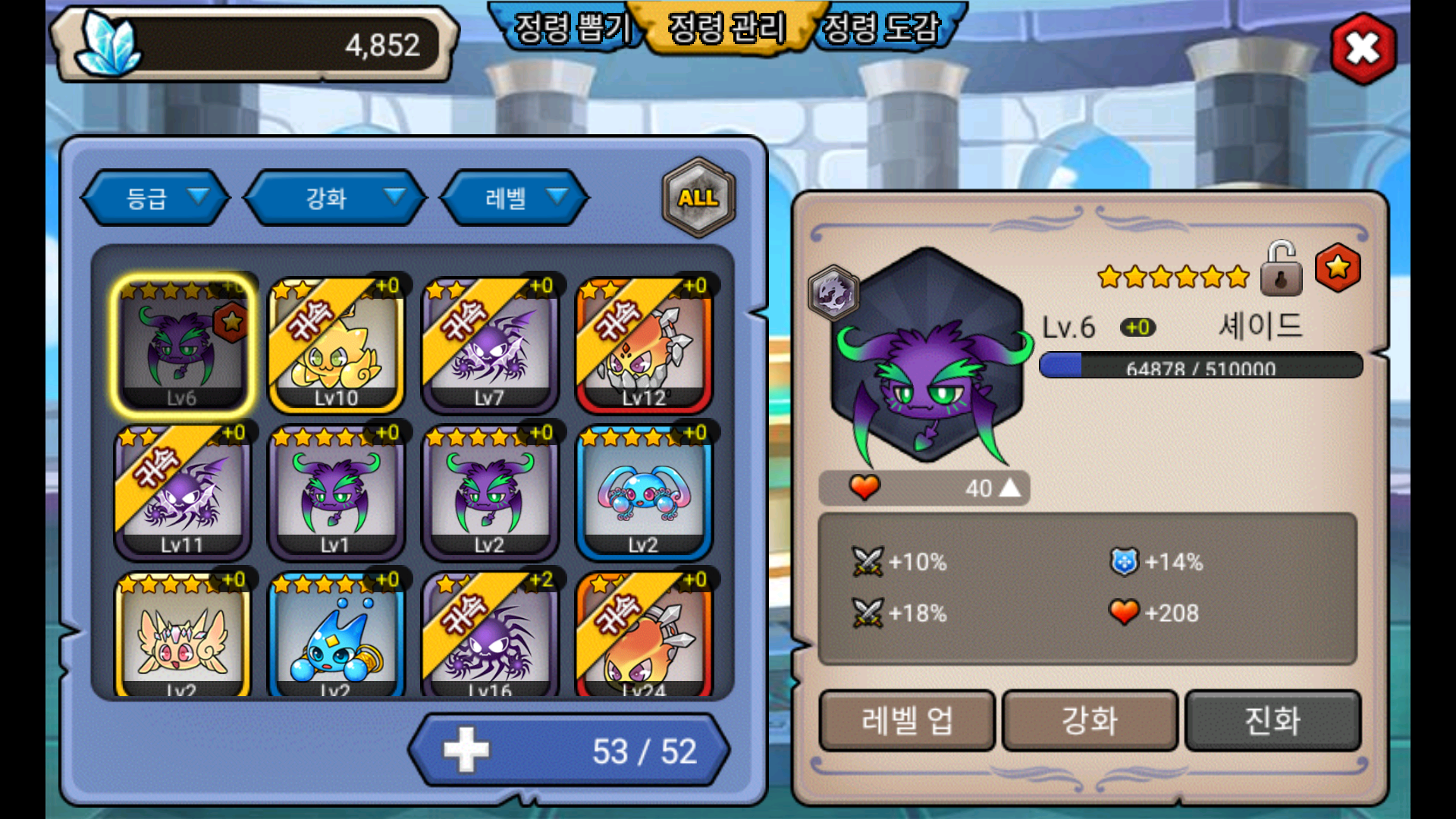This screenshot has width=1456, height=819.
Task: Expand spirit slots with the plus button
Action: pos(466,751)
